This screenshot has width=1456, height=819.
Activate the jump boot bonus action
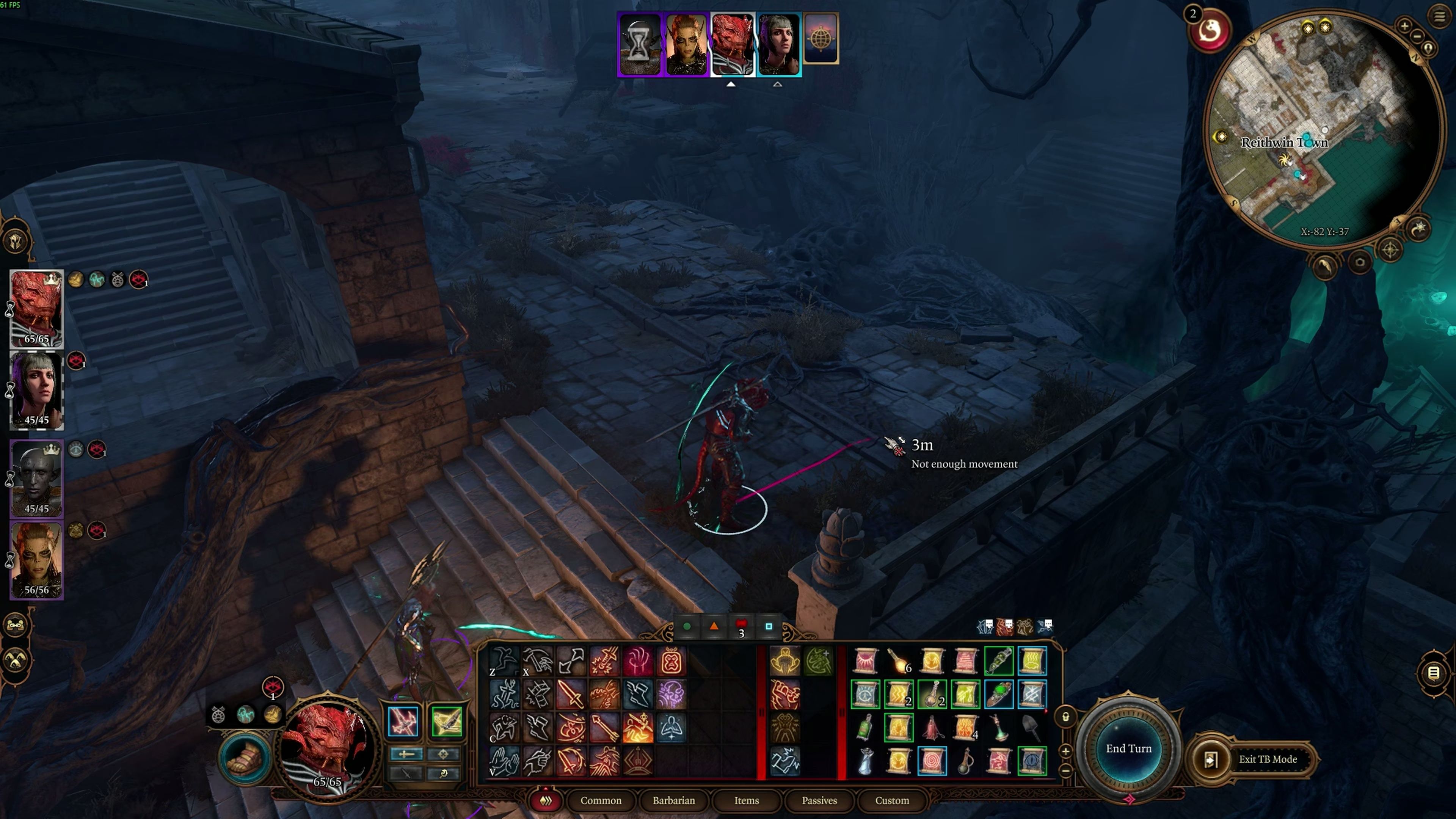245,758
